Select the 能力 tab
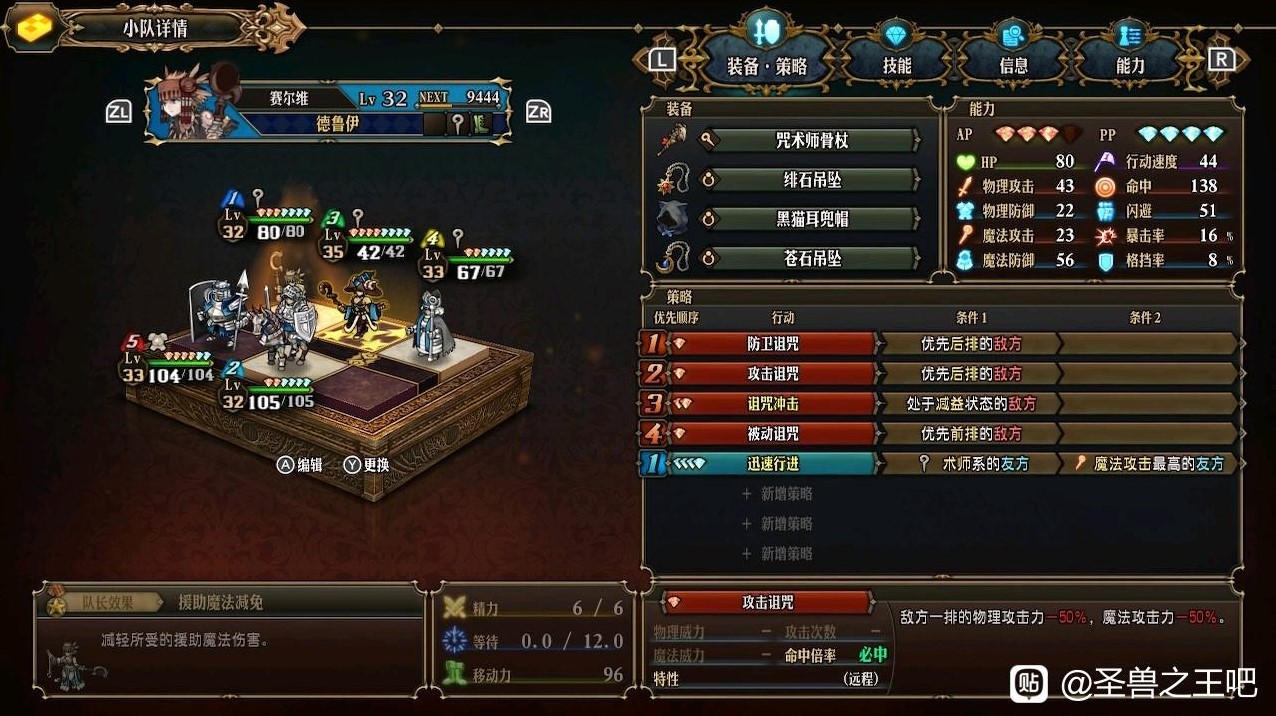 (x=1130, y=66)
